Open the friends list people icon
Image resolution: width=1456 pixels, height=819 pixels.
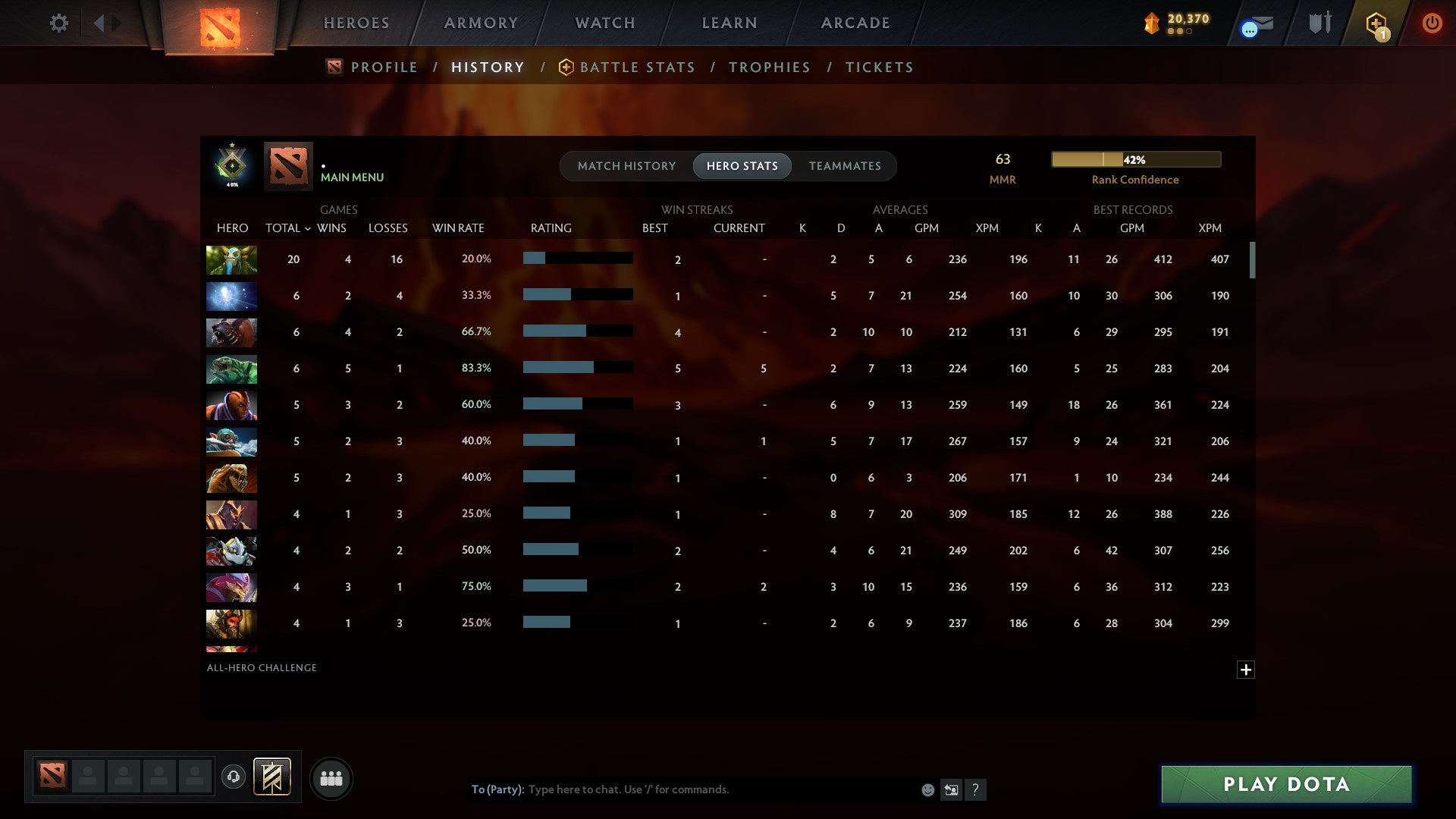(331, 778)
